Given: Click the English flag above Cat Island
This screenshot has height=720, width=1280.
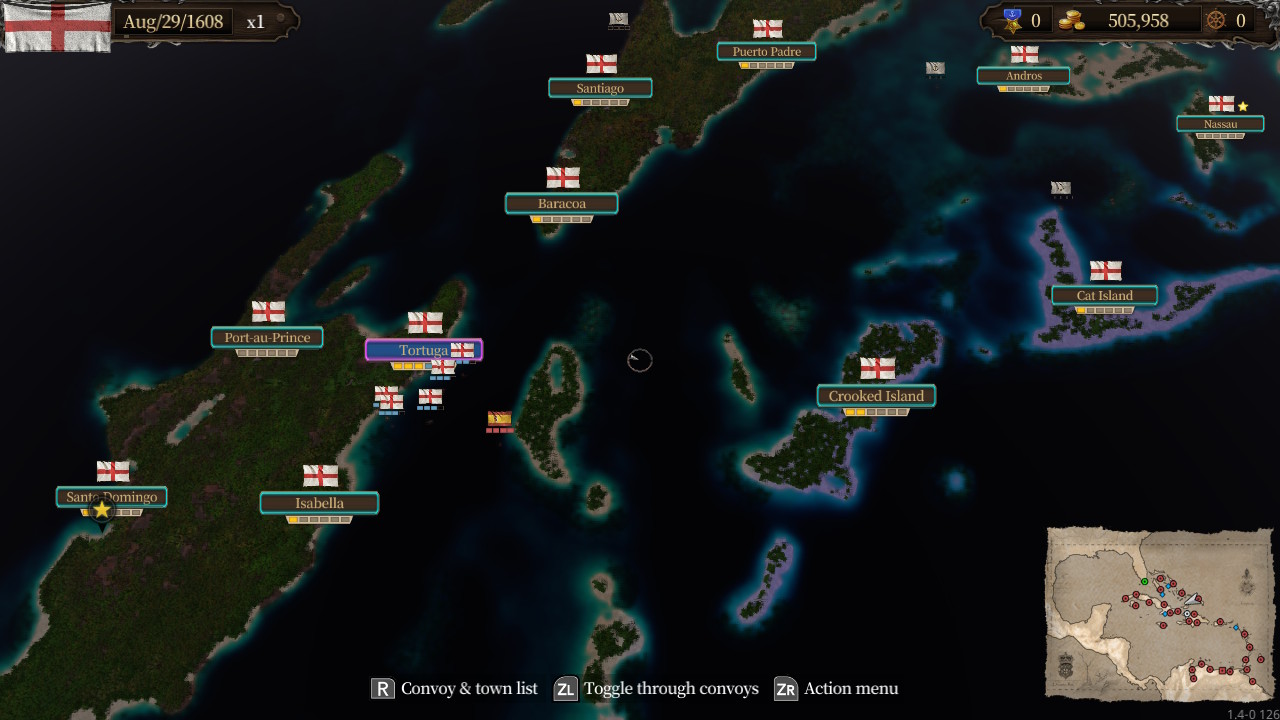Looking at the screenshot, I should pyautogui.click(x=1105, y=268).
